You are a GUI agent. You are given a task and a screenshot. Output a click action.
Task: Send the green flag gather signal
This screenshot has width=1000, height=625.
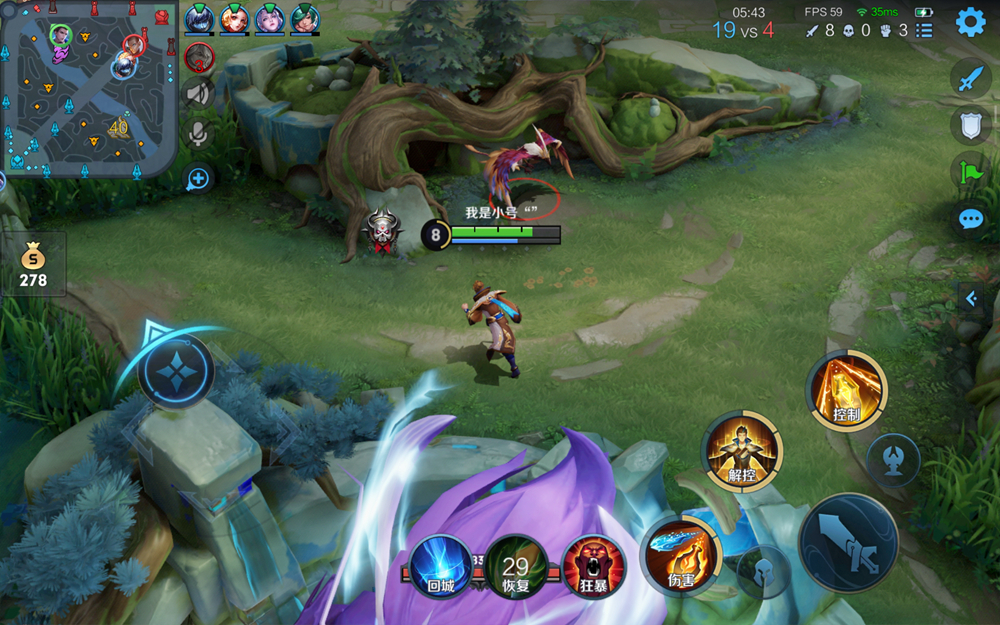click(x=970, y=172)
